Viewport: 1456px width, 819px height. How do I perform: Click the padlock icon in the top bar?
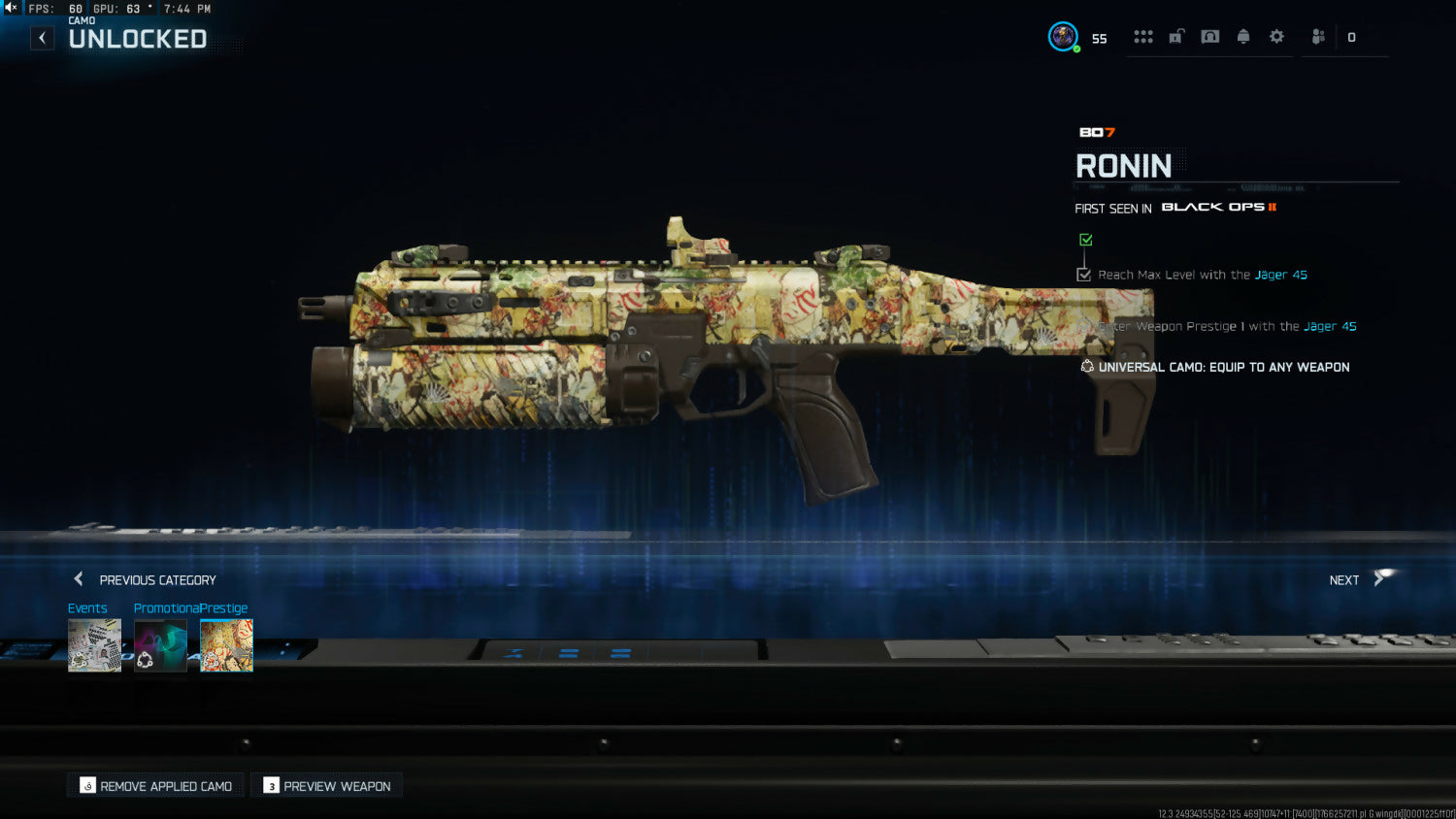pyautogui.click(x=1176, y=37)
